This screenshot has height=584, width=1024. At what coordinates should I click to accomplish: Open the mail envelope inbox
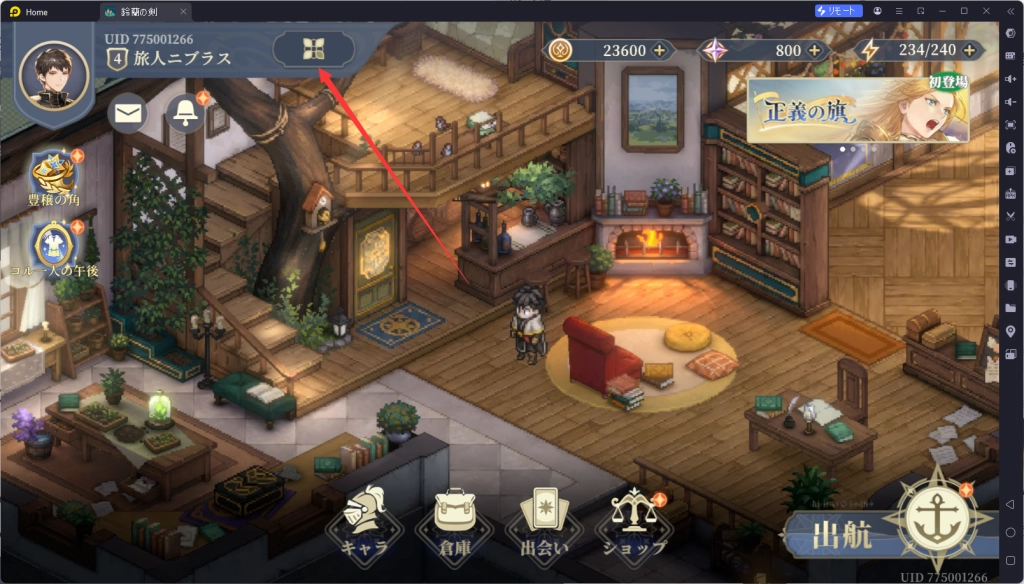[127, 113]
